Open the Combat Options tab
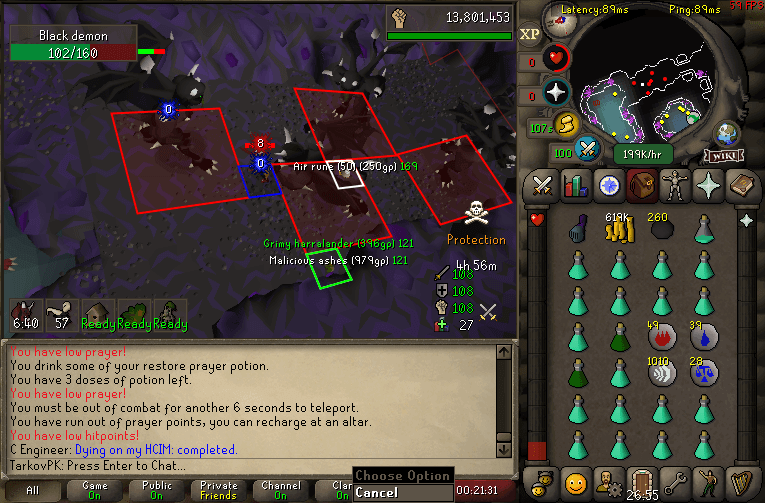765x503 pixels. [543, 185]
